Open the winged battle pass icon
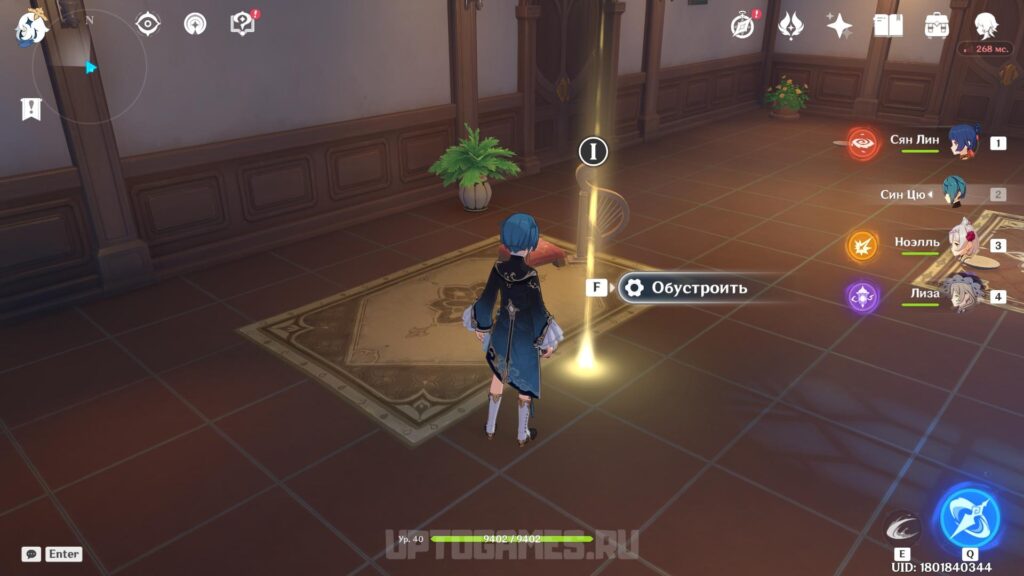The height and width of the screenshot is (576, 1024). [791, 25]
